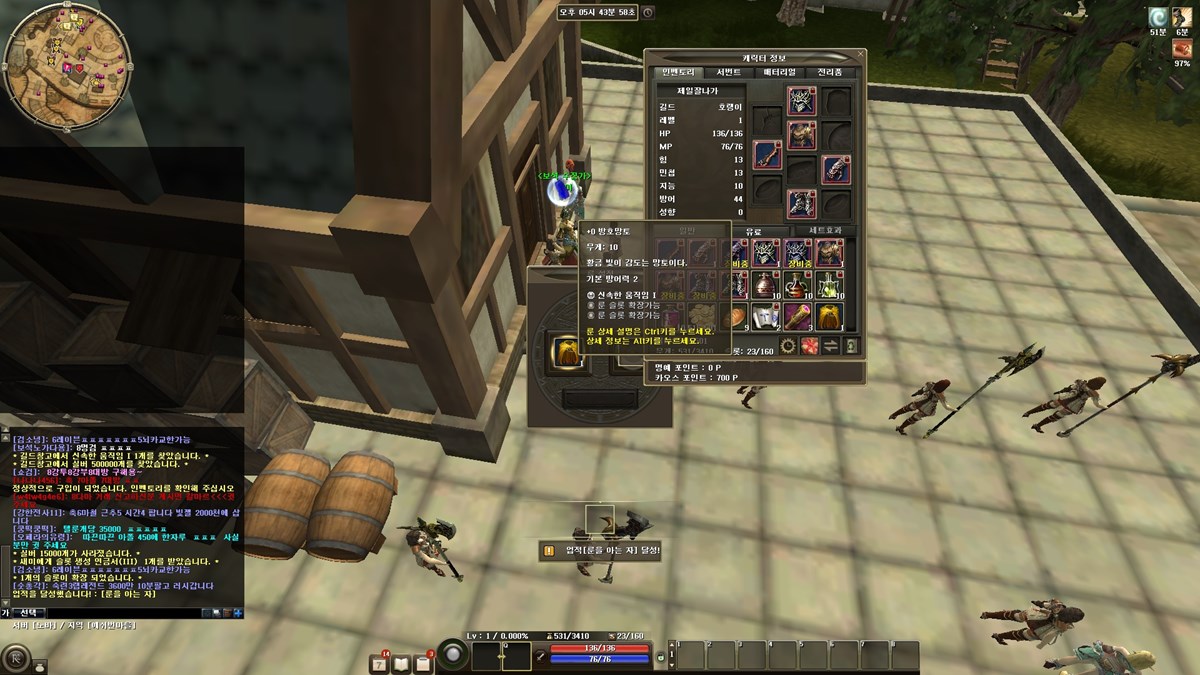
Task: Click the blue swirl buff icon
Action: point(1158,17)
